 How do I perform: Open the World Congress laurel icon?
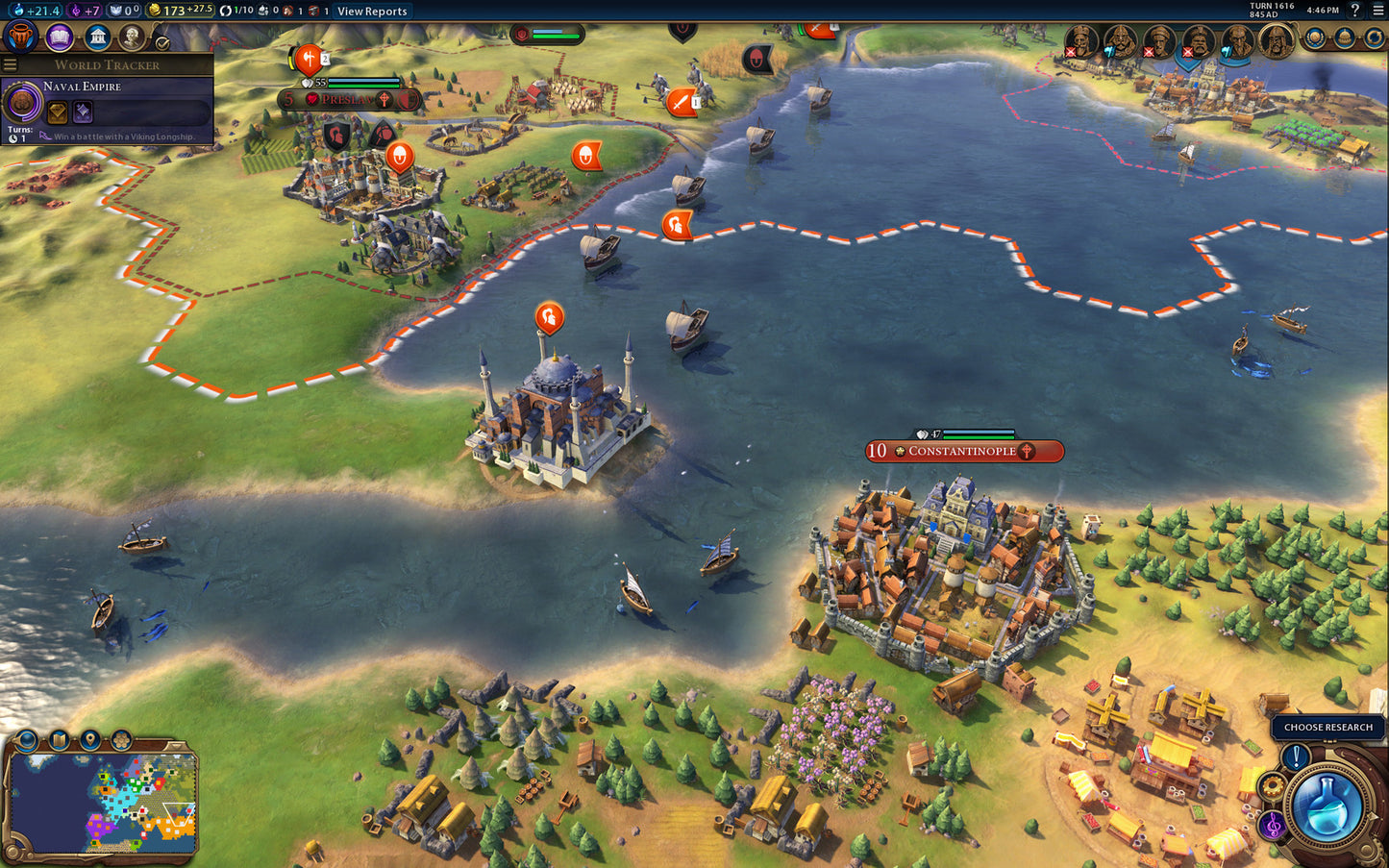click(x=1314, y=38)
